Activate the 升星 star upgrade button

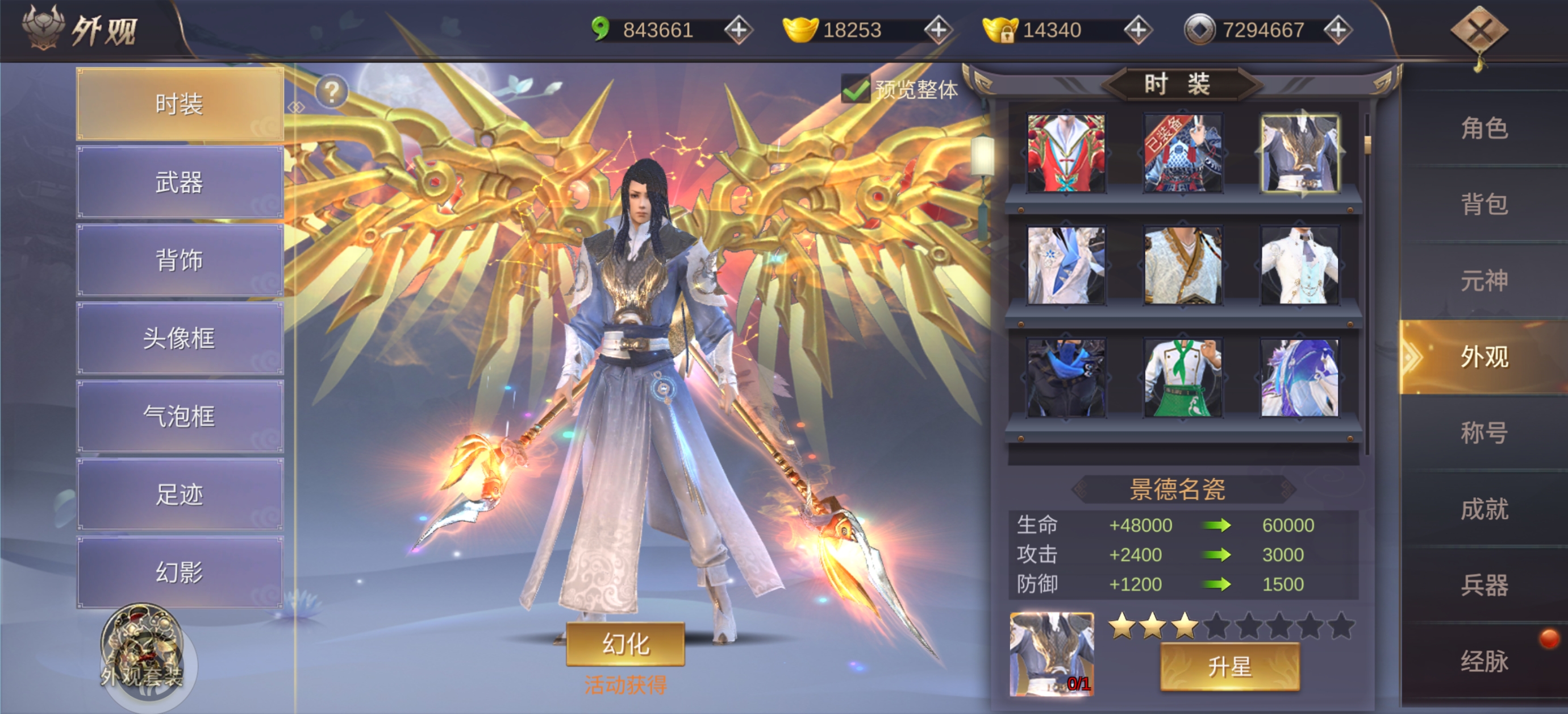click(x=1229, y=666)
